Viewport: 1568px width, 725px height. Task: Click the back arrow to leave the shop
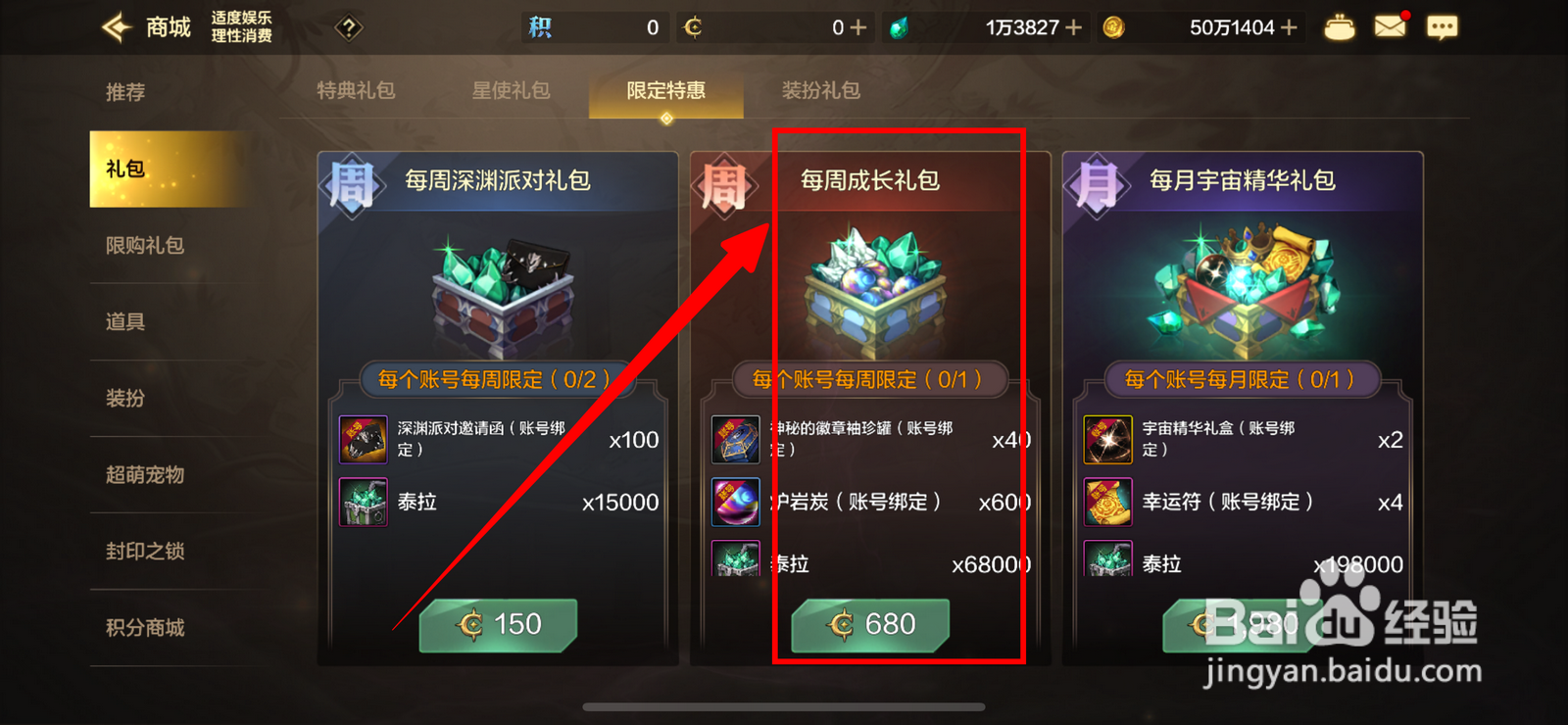(x=115, y=27)
